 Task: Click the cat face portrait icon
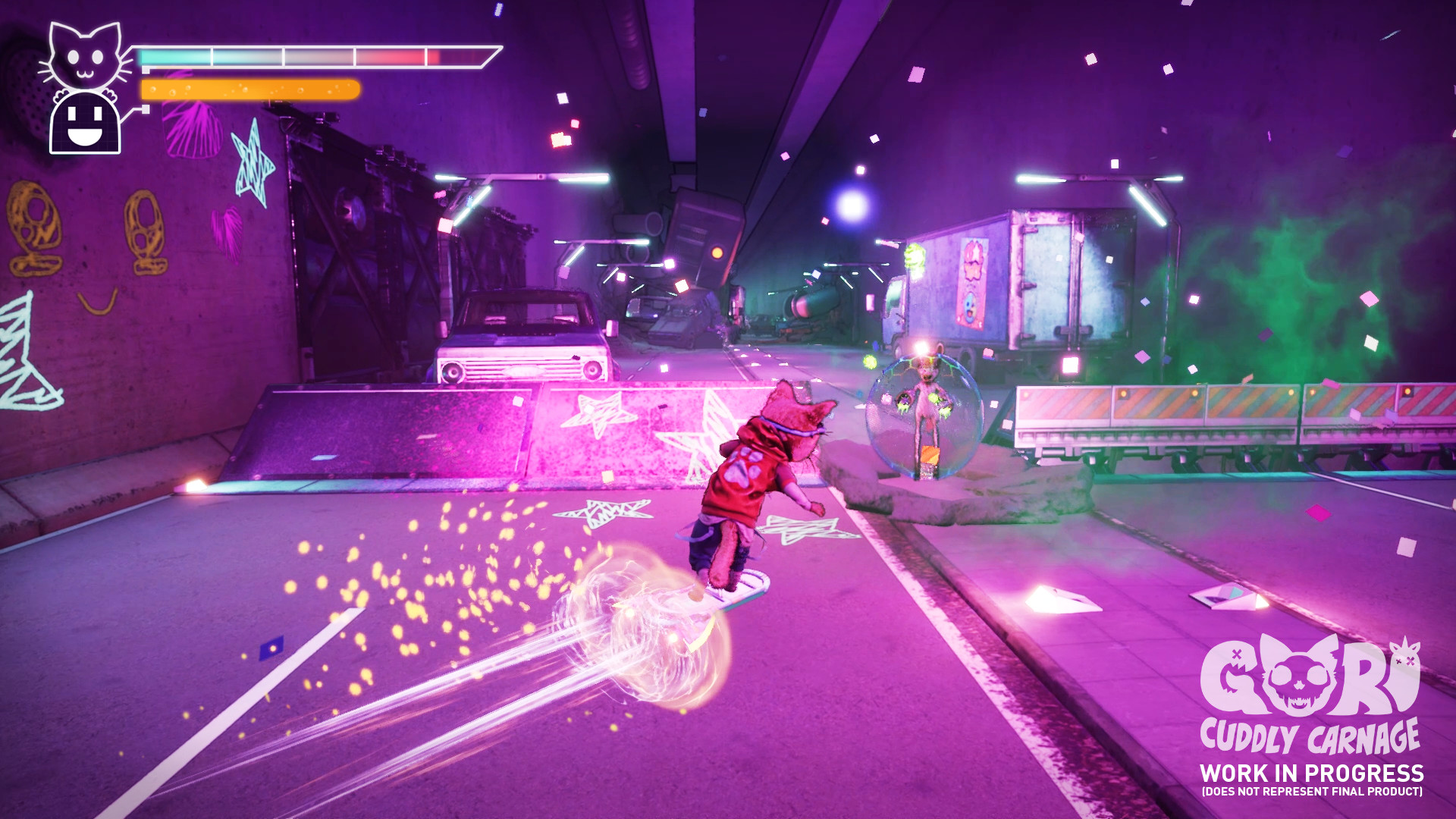click(x=86, y=57)
